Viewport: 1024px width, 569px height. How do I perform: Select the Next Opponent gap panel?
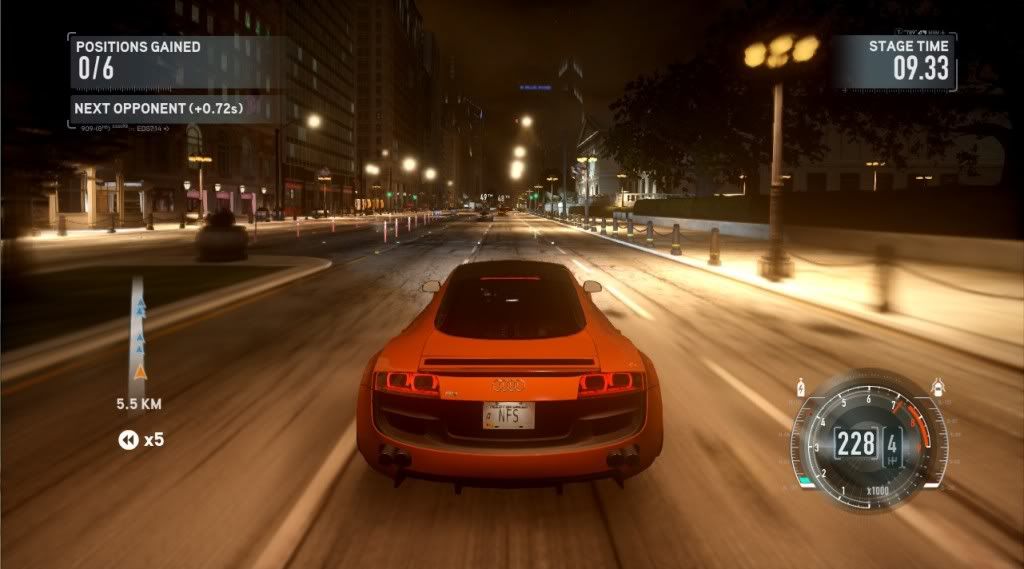[x=160, y=107]
